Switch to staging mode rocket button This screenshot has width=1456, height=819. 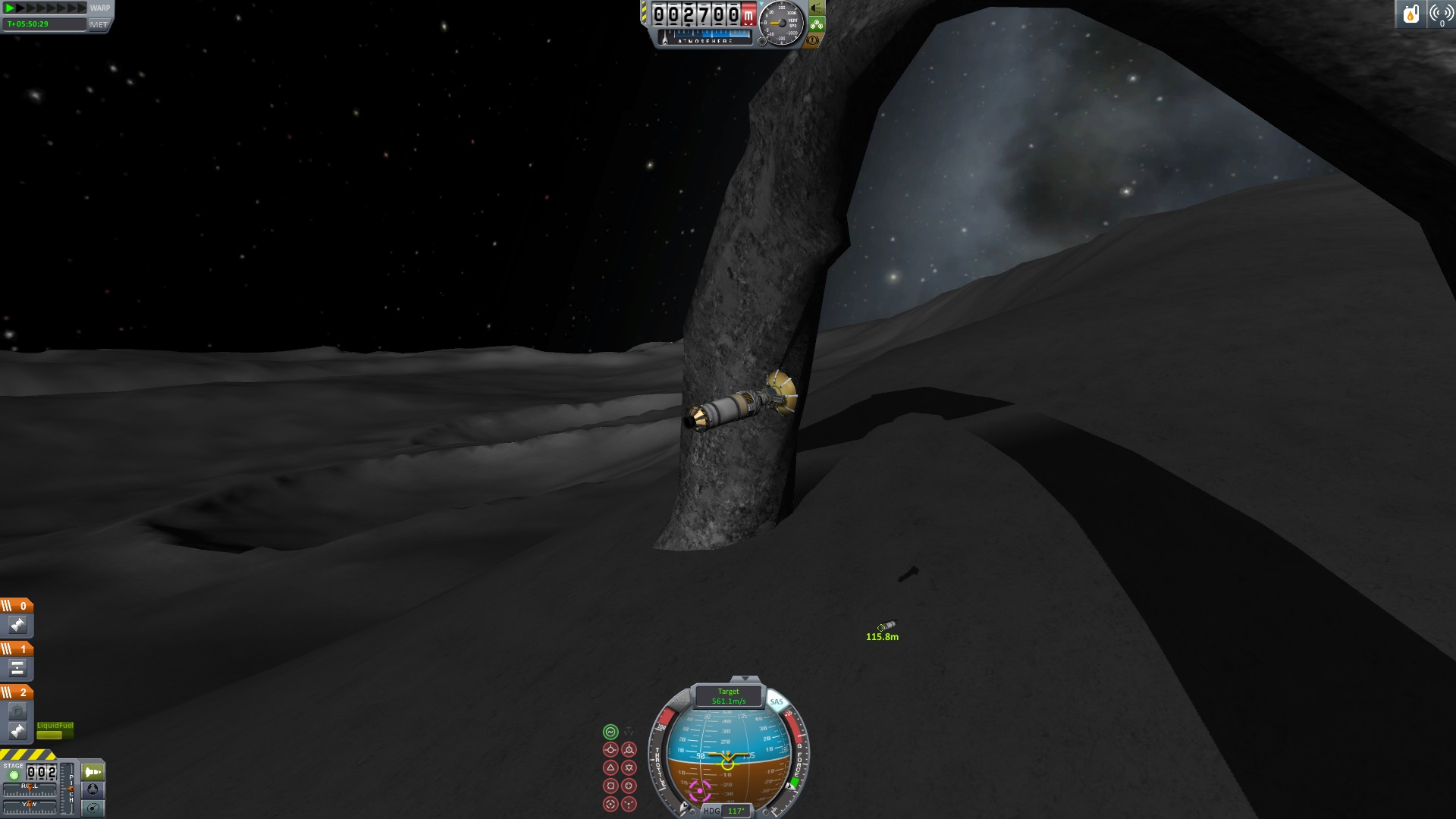click(93, 772)
